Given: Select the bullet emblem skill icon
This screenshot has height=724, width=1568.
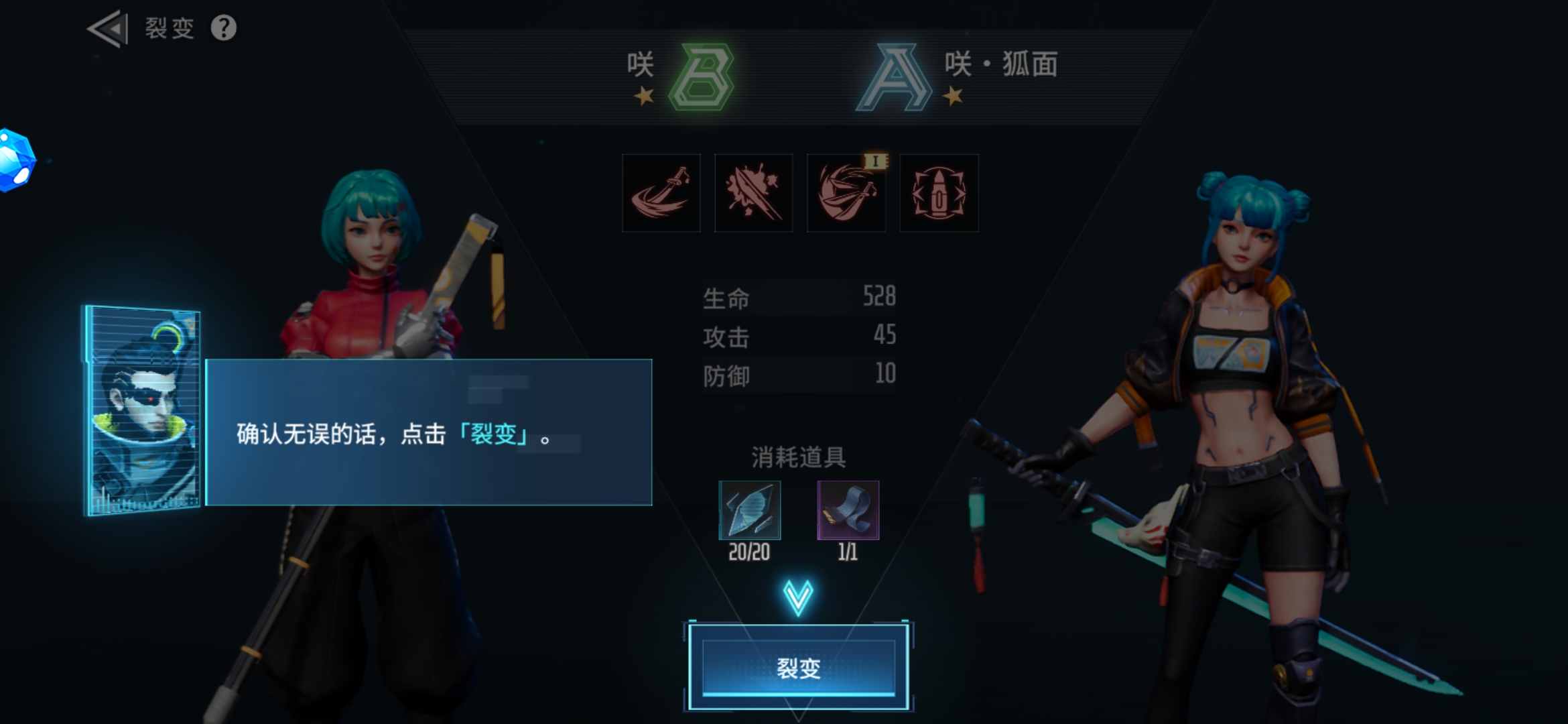Looking at the screenshot, I should pos(938,193).
